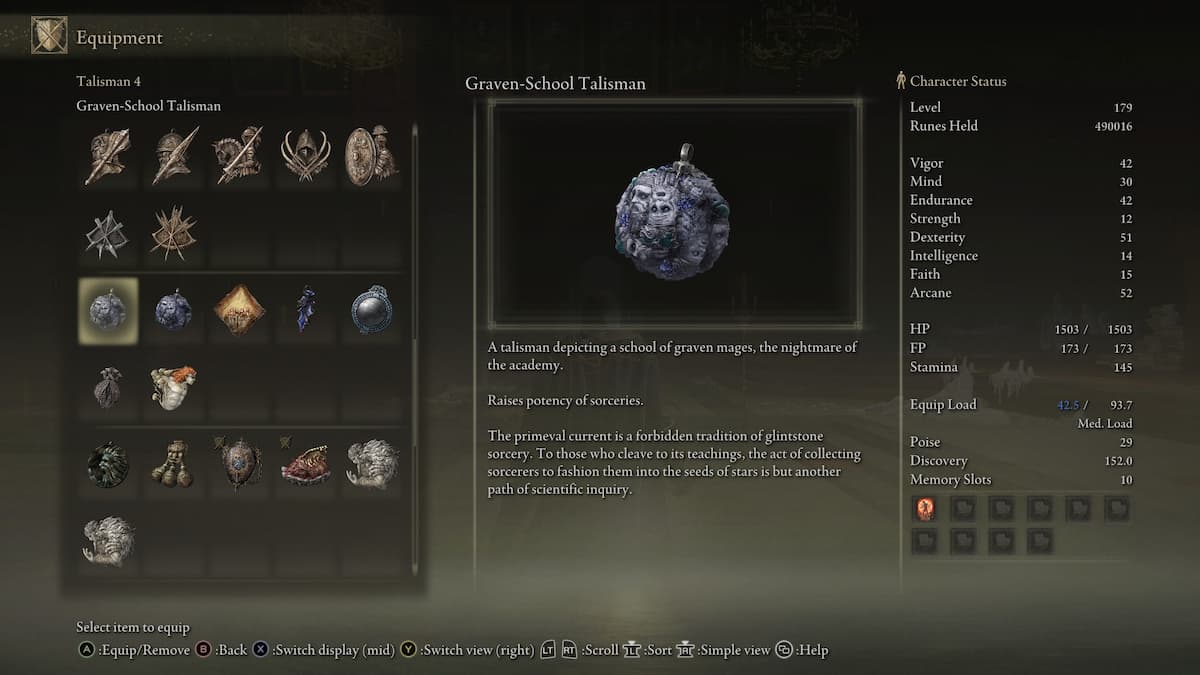This screenshot has height=675, width=1200.
Task: Choose the red-haired figure talisman
Action: click(x=173, y=387)
